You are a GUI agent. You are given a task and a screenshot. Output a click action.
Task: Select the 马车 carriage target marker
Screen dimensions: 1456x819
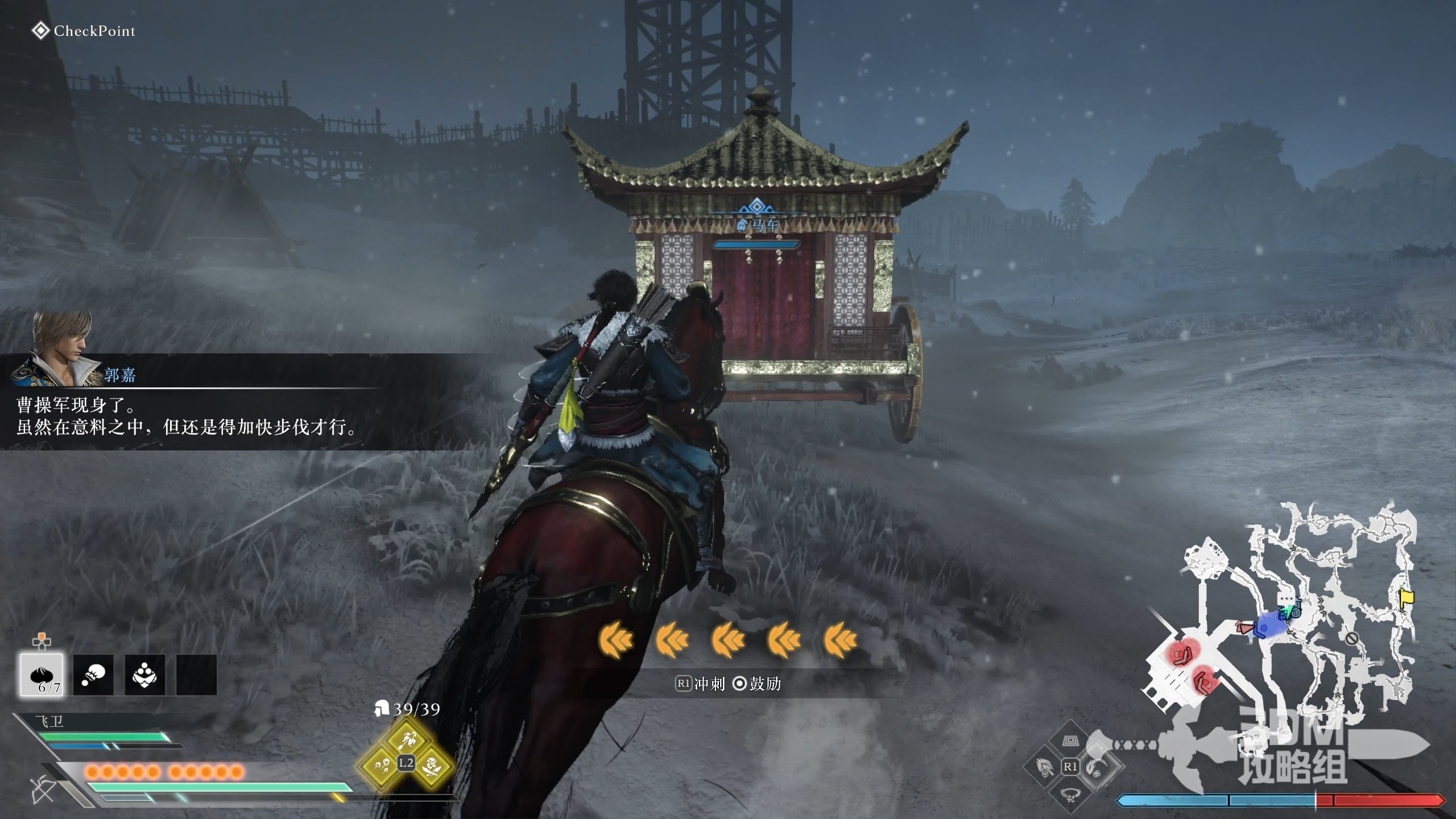pos(756,224)
